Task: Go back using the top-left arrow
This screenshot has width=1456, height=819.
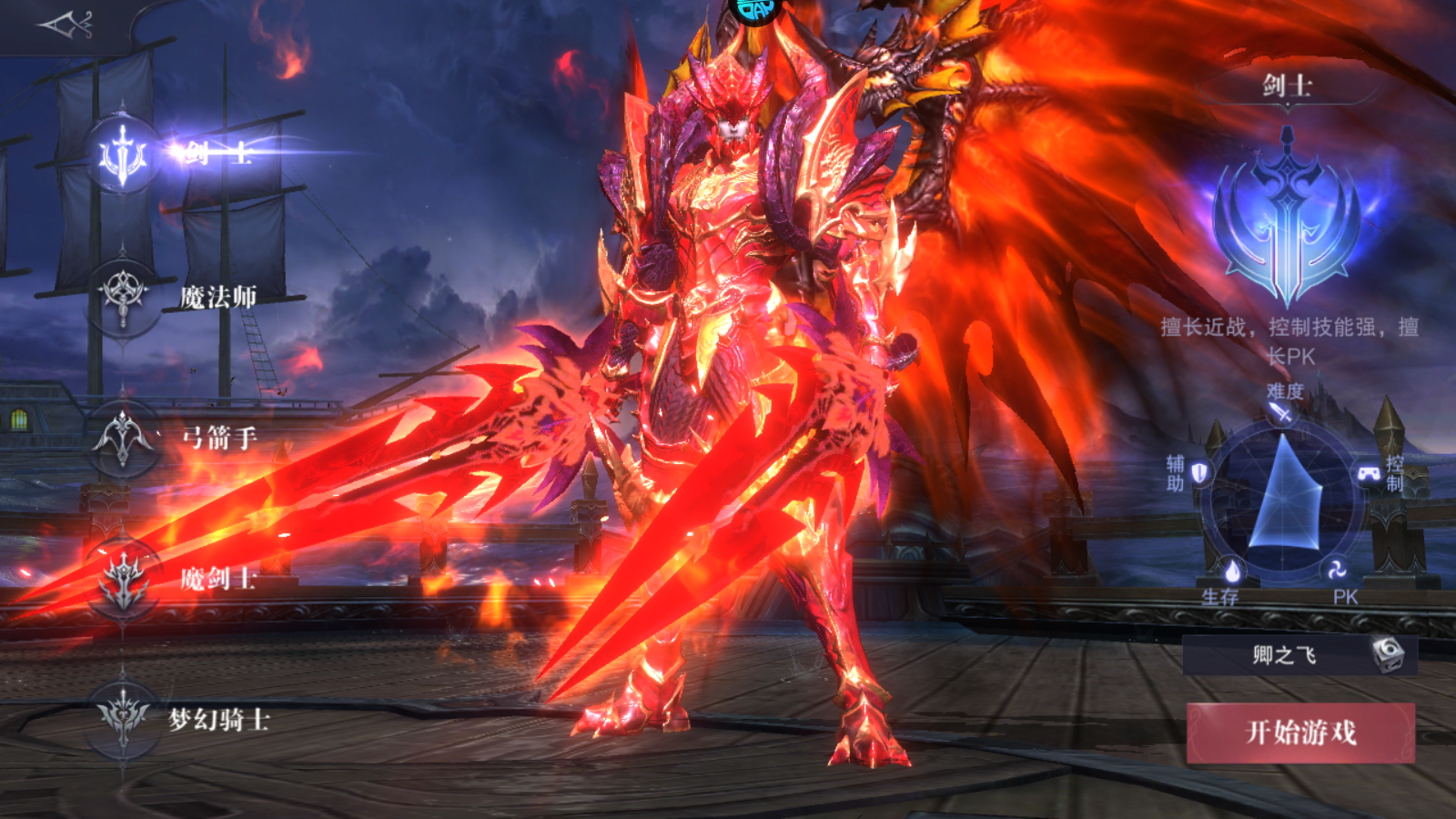Action: coord(66,25)
